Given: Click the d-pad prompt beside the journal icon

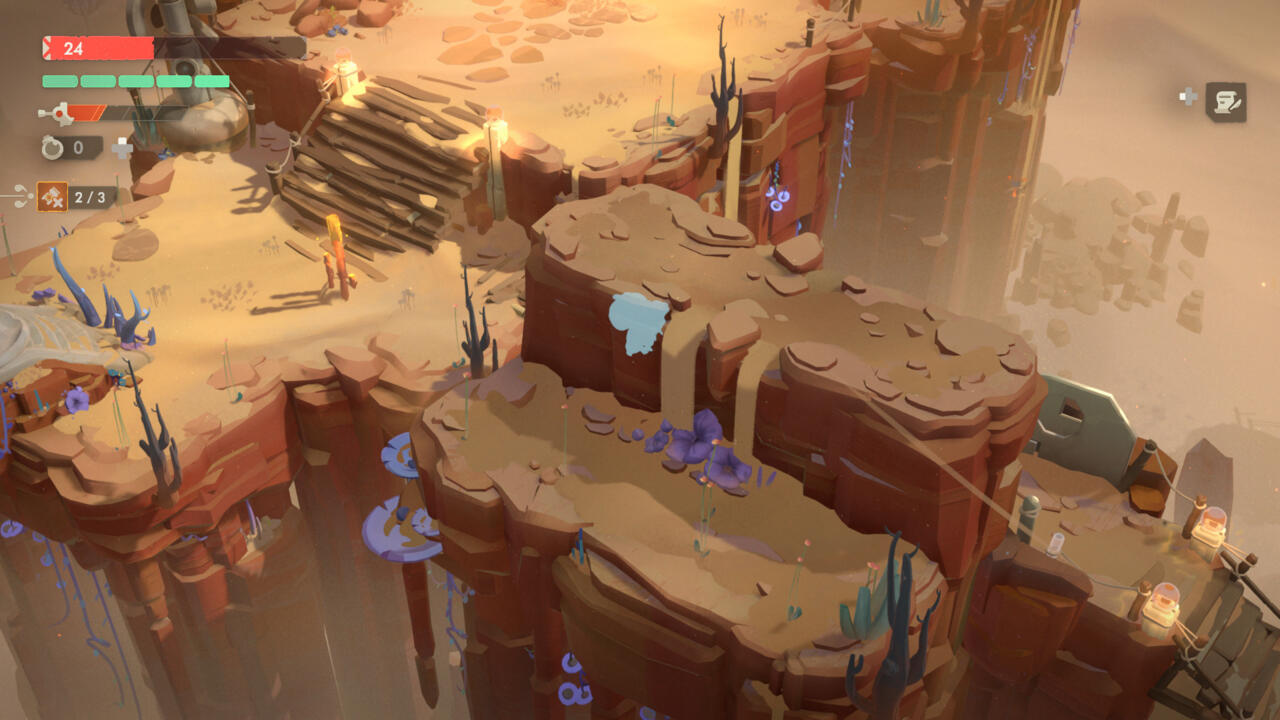Looking at the screenshot, I should [x=1188, y=95].
